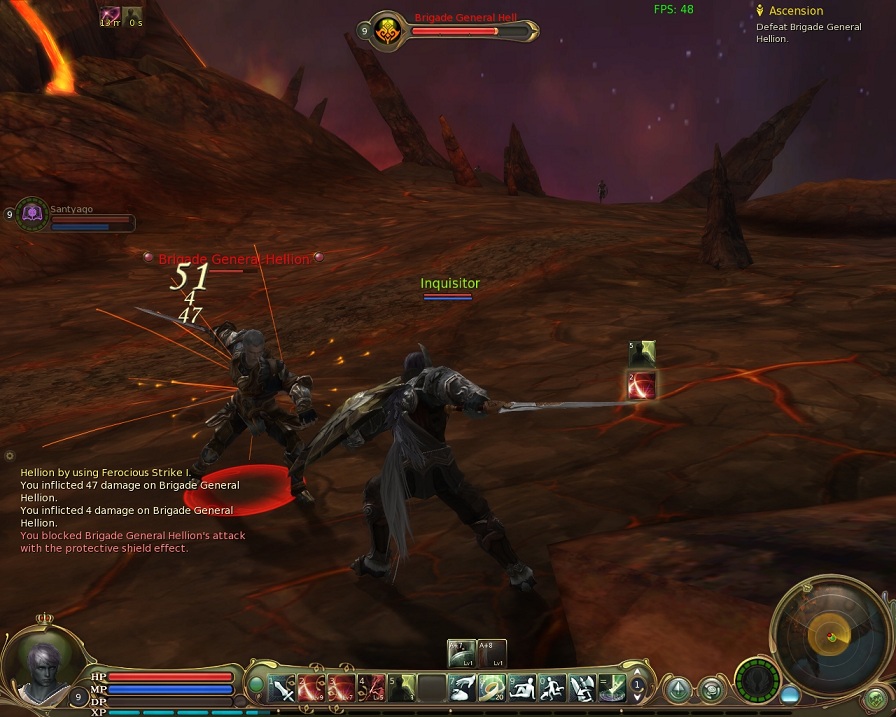Viewport: 896px width, 717px height.
Task: Click the green round button under the minimap
Action: [x=876, y=698]
